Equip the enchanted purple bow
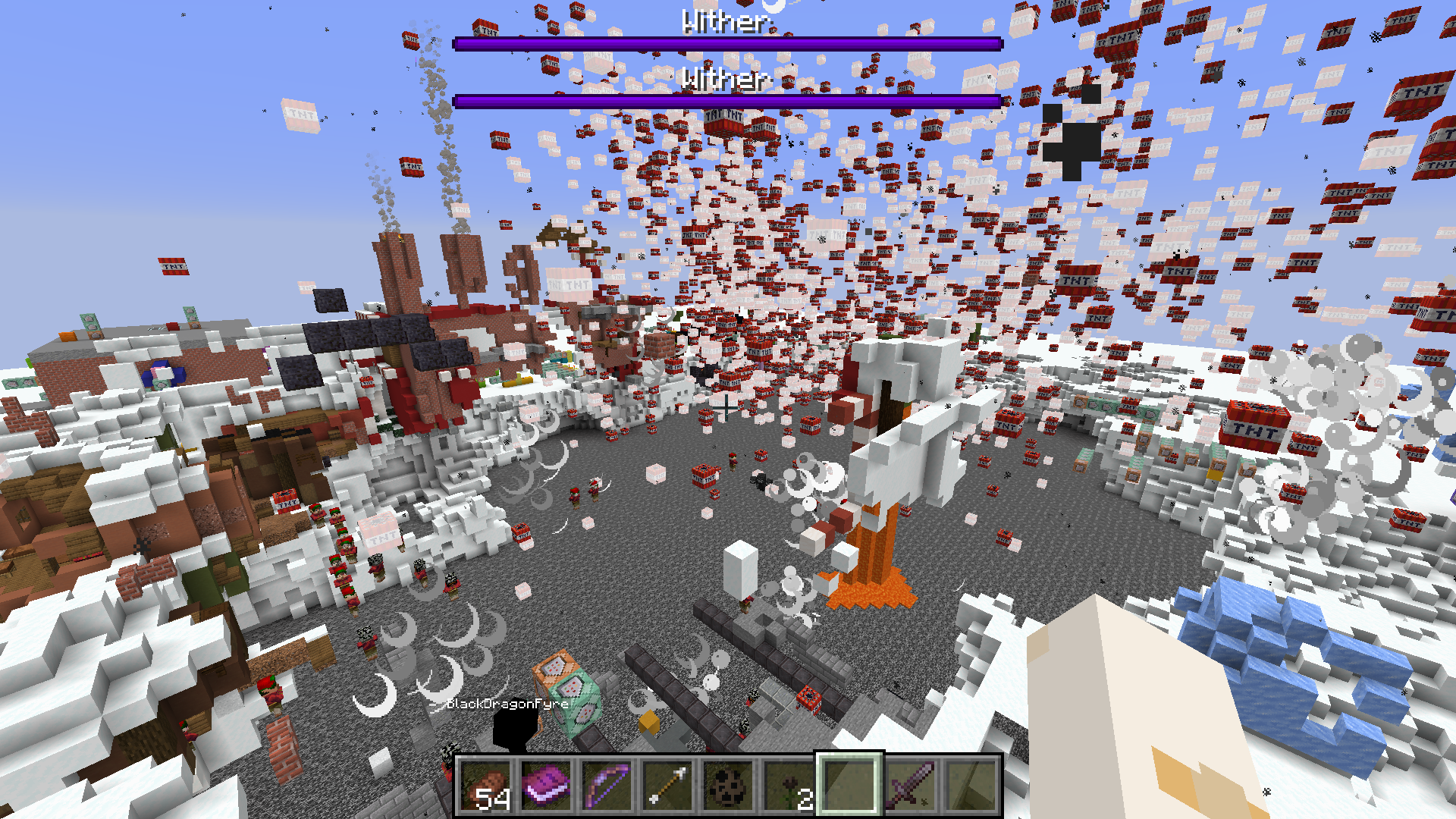Screen dimensions: 1456x819 pos(607,786)
